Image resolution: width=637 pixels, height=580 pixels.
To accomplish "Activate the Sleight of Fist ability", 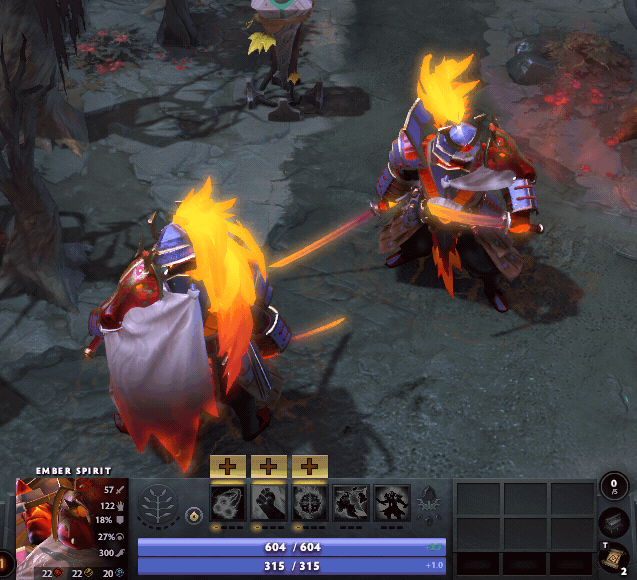I will 270,502.
